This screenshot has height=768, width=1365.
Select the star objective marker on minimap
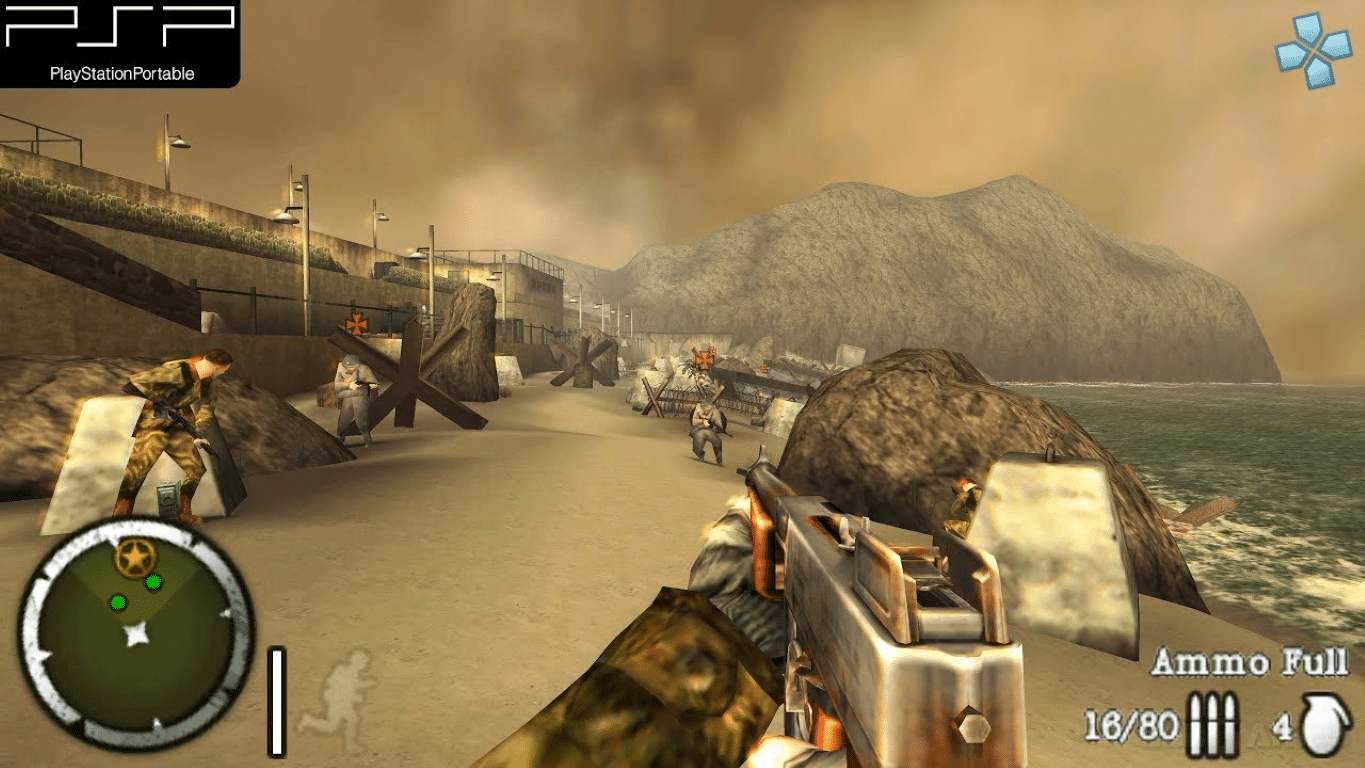coord(132,557)
